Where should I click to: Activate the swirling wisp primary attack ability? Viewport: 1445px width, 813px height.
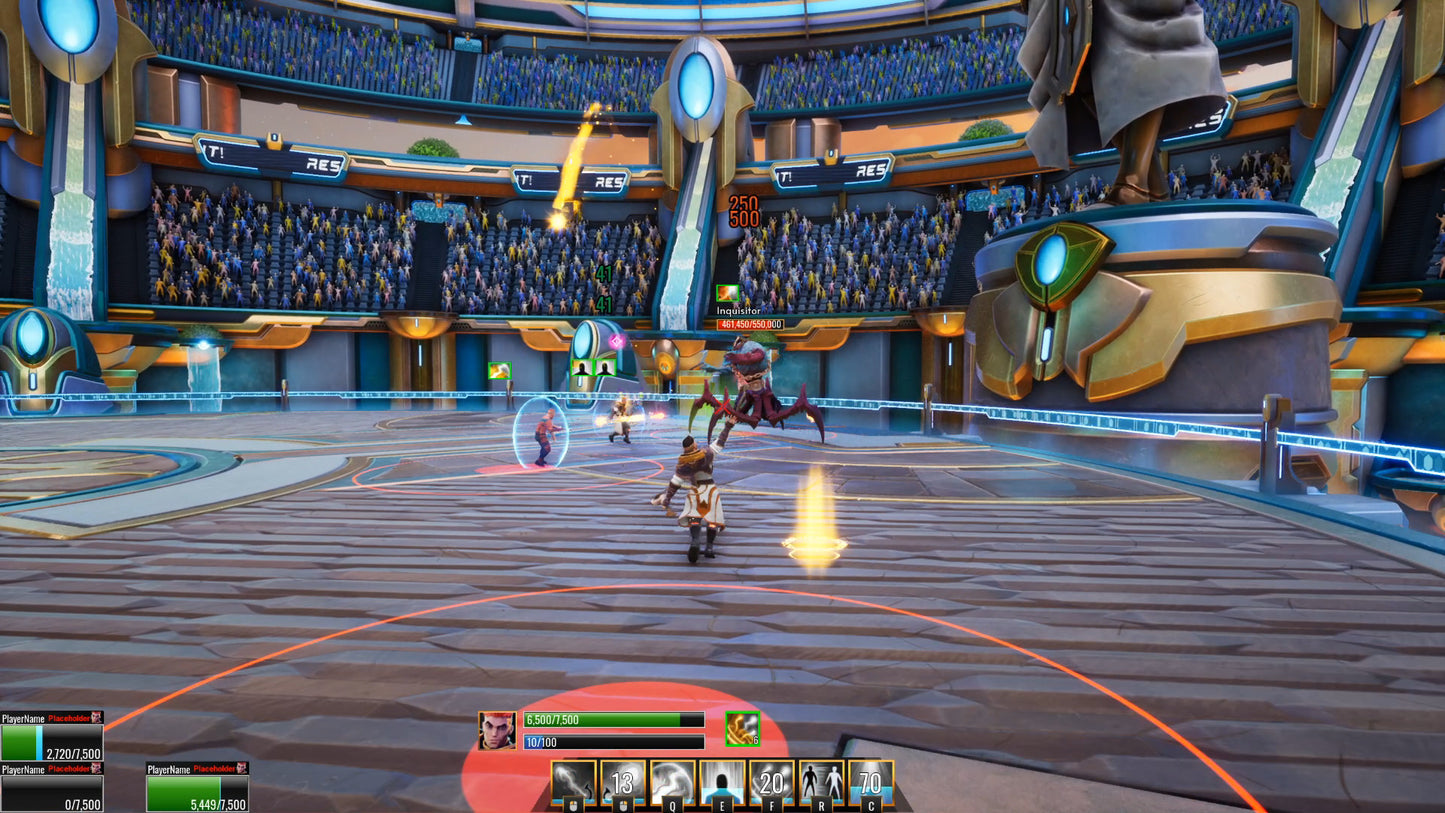[x=574, y=782]
